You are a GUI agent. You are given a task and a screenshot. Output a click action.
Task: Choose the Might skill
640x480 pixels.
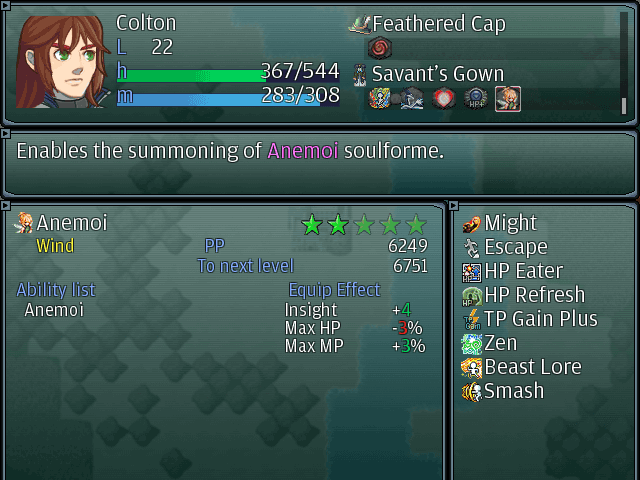click(510, 223)
